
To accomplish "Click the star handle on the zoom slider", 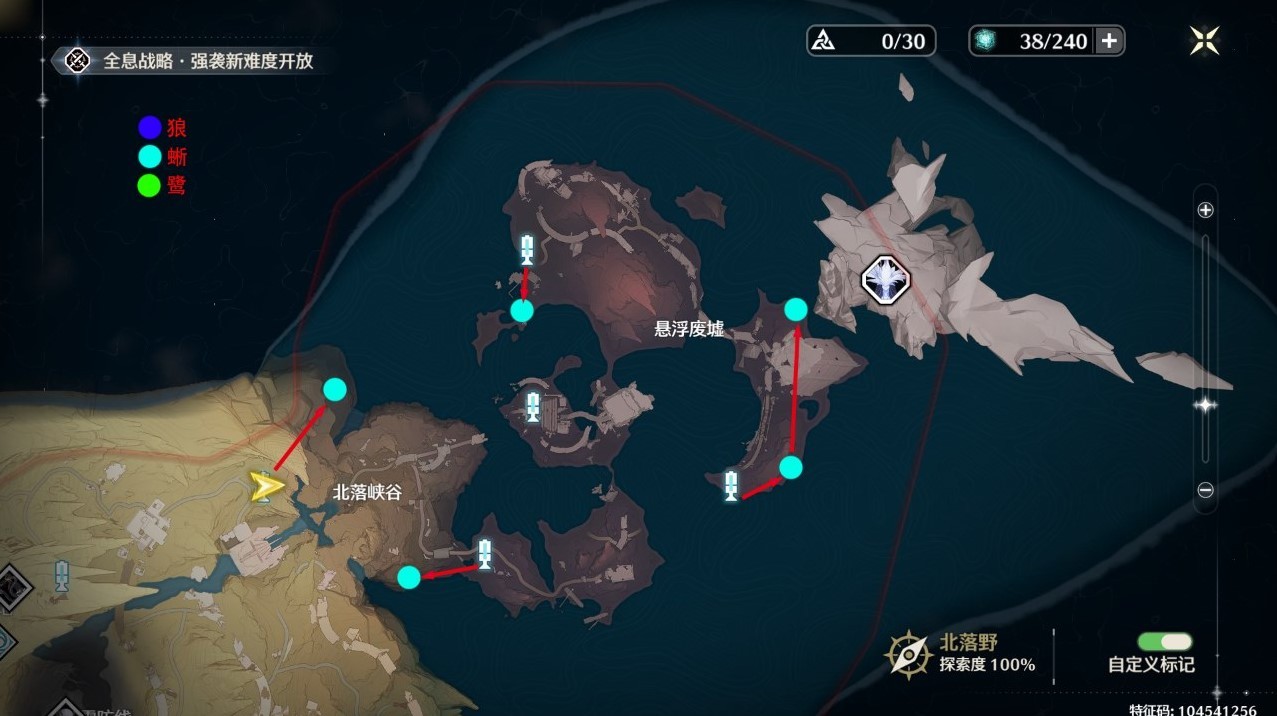I will click(1205, 404).
